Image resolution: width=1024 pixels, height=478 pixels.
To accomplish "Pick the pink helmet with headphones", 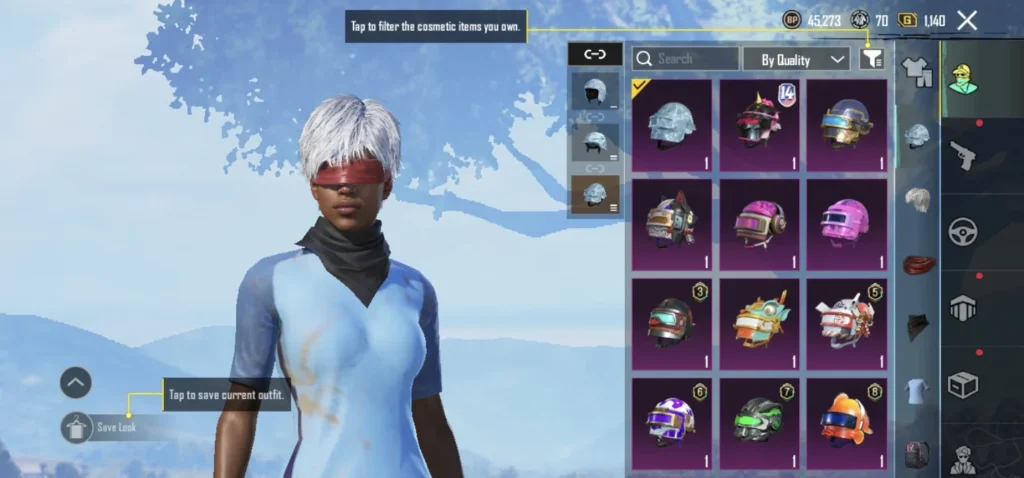I will (759, 224).
